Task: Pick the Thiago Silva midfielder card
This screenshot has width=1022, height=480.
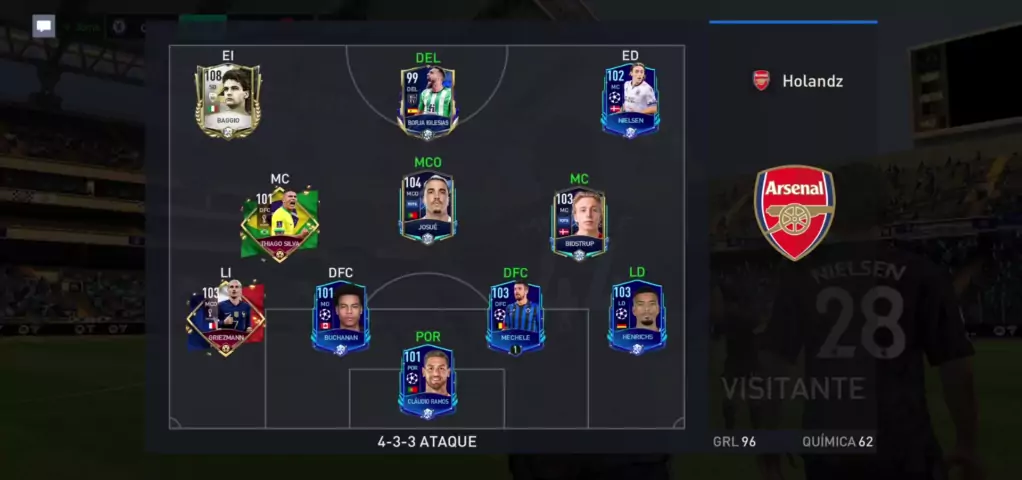Action: click(279, 223)
